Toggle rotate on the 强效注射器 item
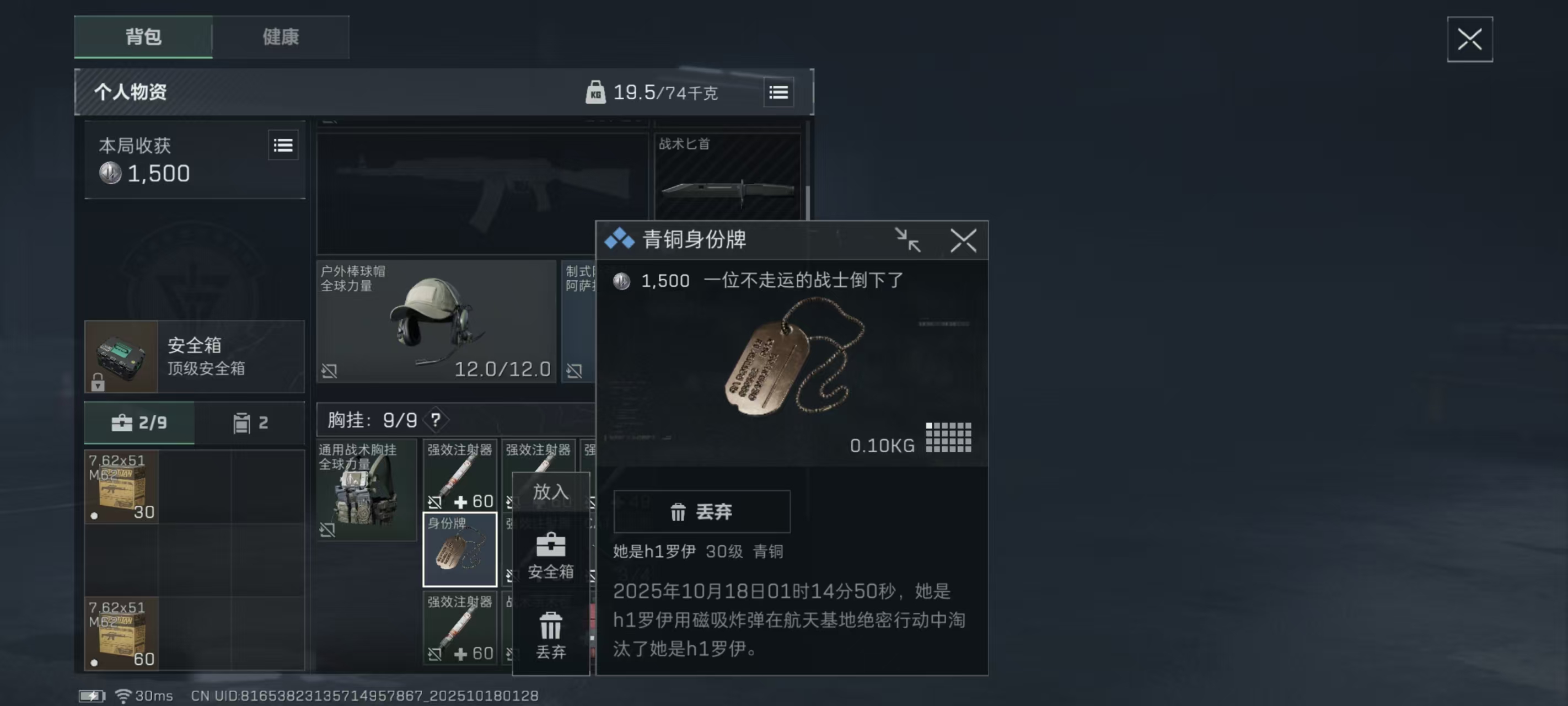The width and height of the screenshot is (1568, 706). pyautogui.click(x=434, y=503)
